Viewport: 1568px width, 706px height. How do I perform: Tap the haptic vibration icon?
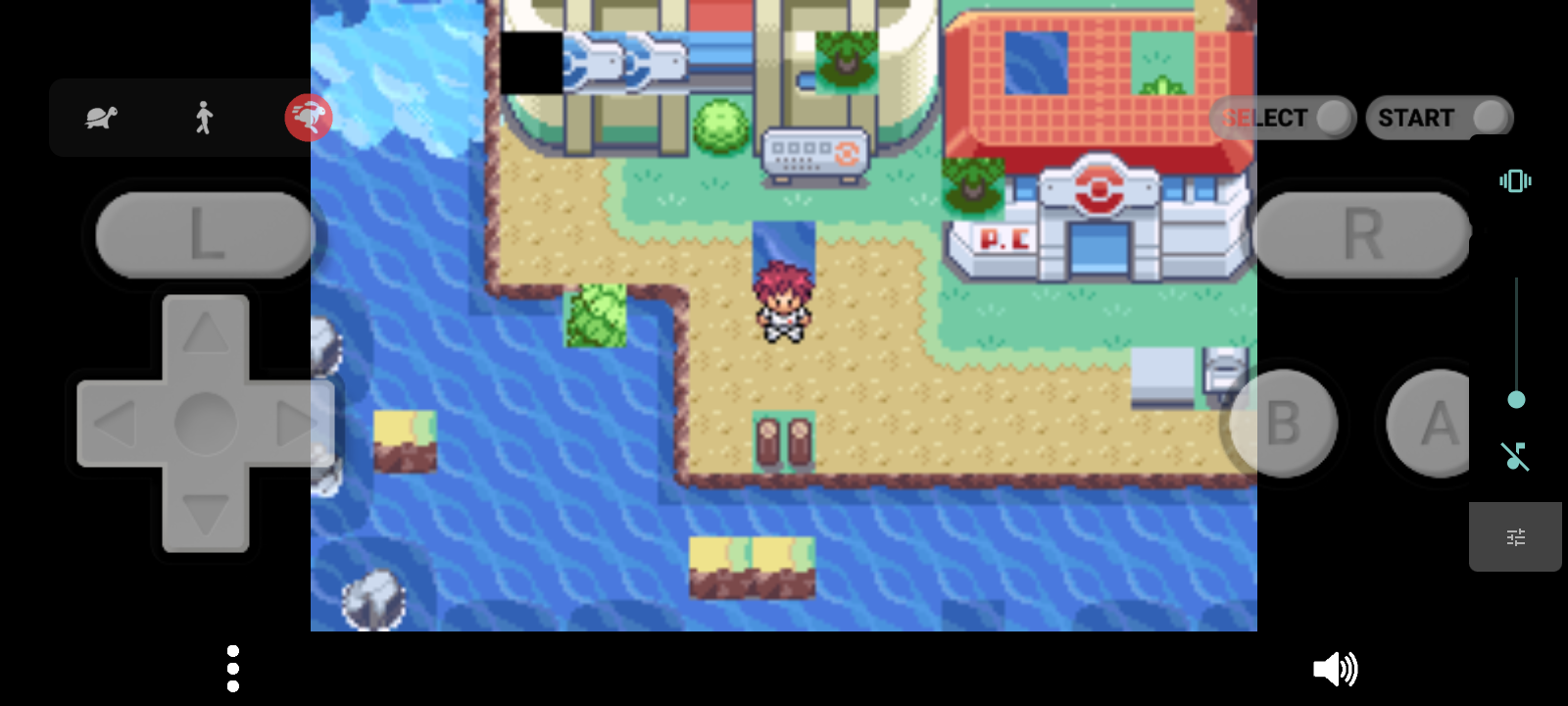[x=1514, y=180]
